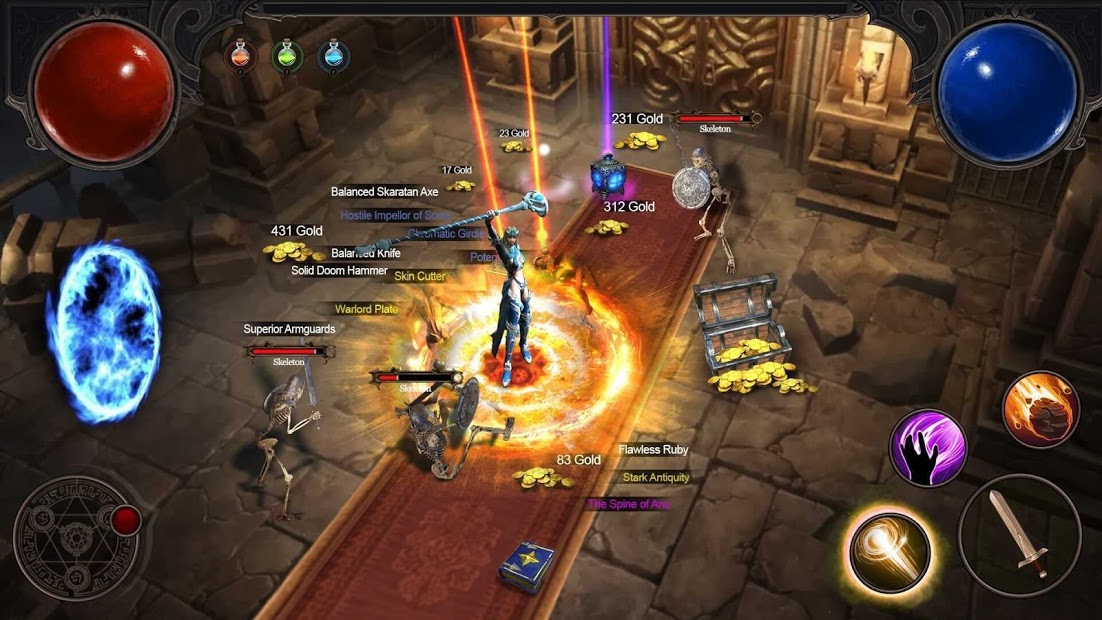This screenshot has height=620, width=1102.
Task: Pick up the Balanced Skaratan Axe label
Action: pyautogui.click(x=385, y=192)
